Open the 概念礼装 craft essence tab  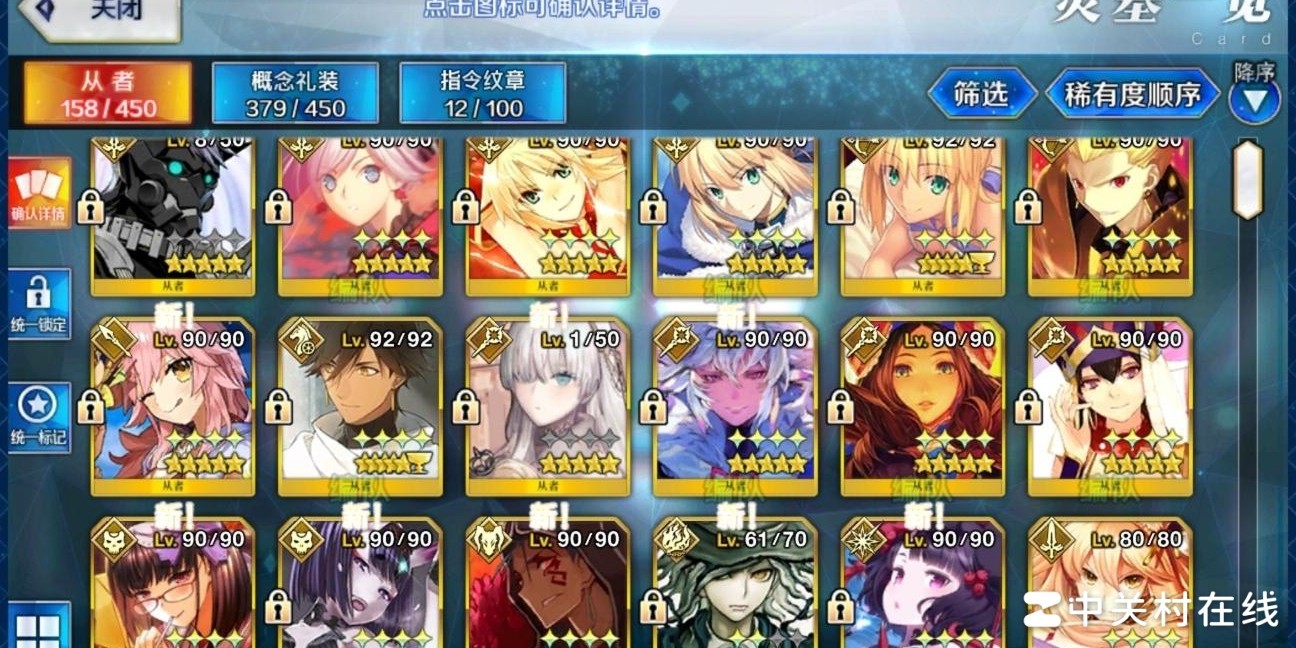(295, 93)
